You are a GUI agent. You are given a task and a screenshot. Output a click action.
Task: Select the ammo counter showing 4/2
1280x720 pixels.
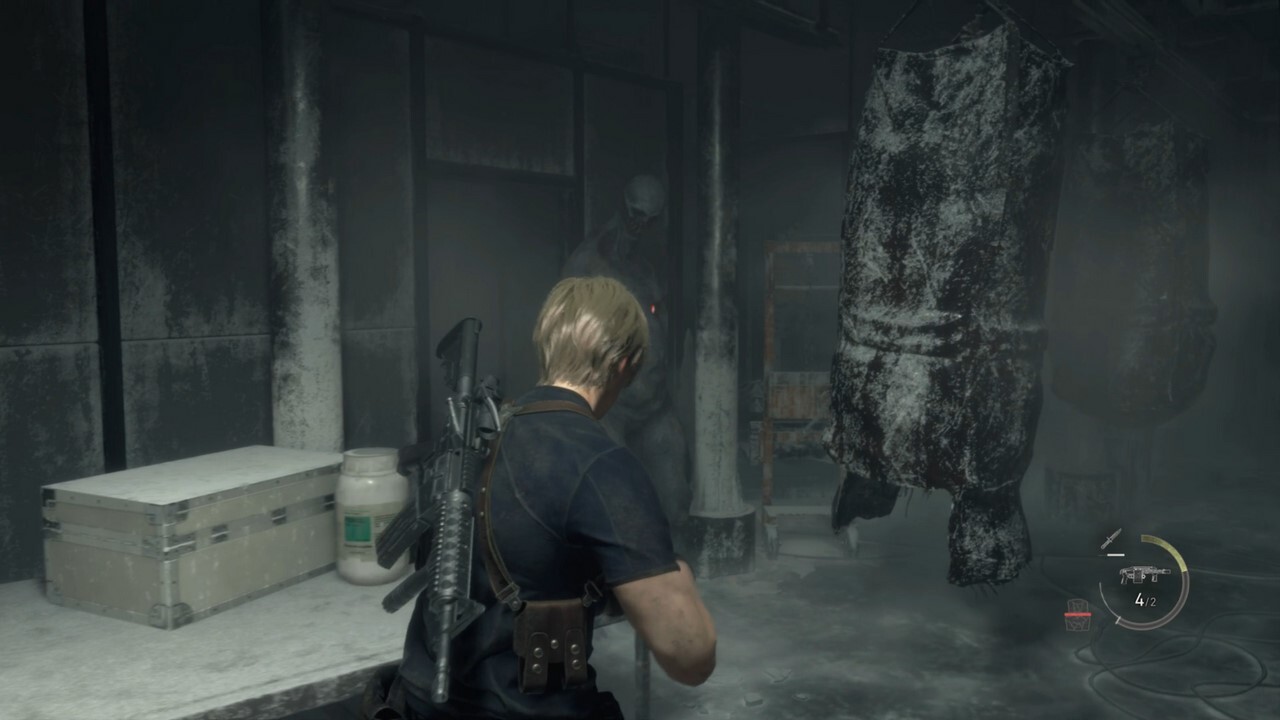[1146, 599]
